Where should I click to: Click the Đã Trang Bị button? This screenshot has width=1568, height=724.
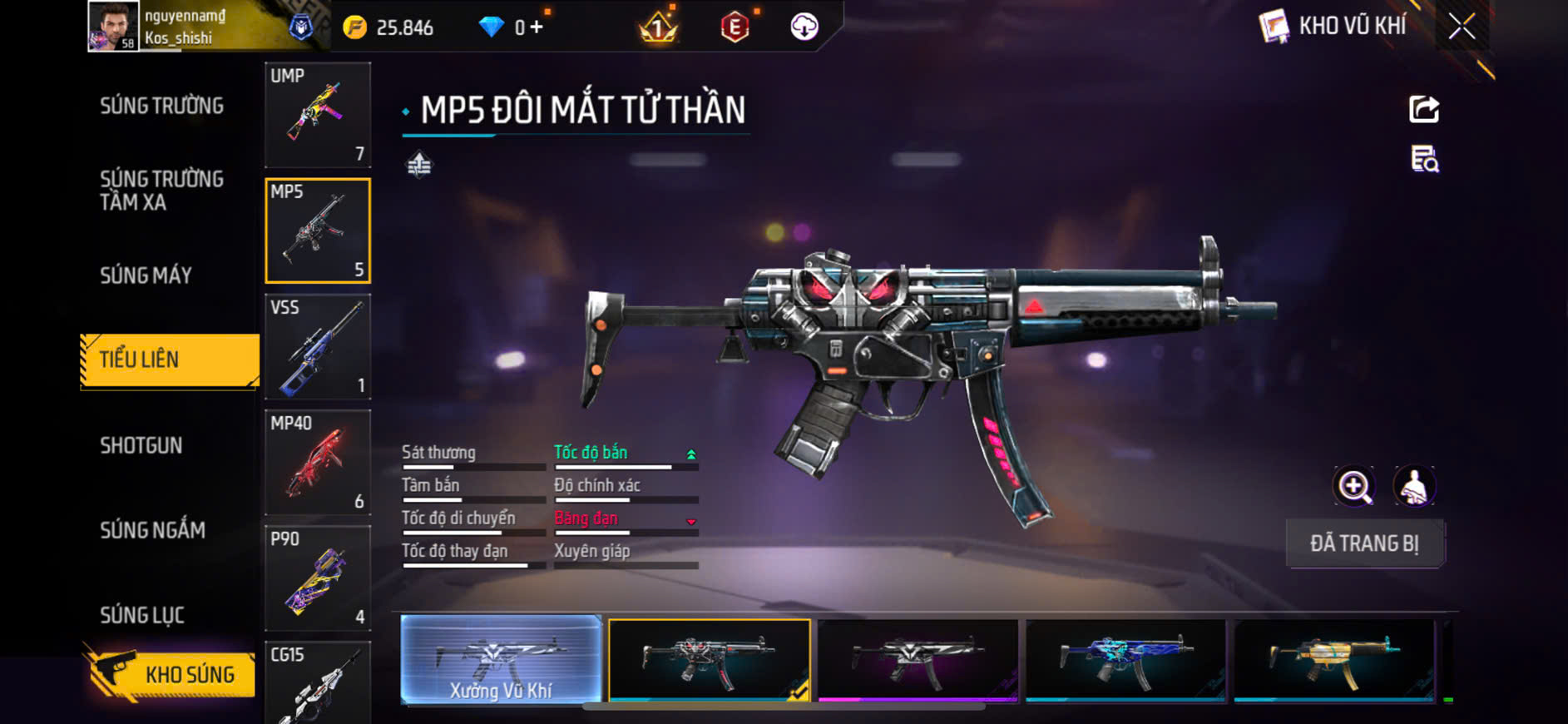click(x=1364, y=543)
